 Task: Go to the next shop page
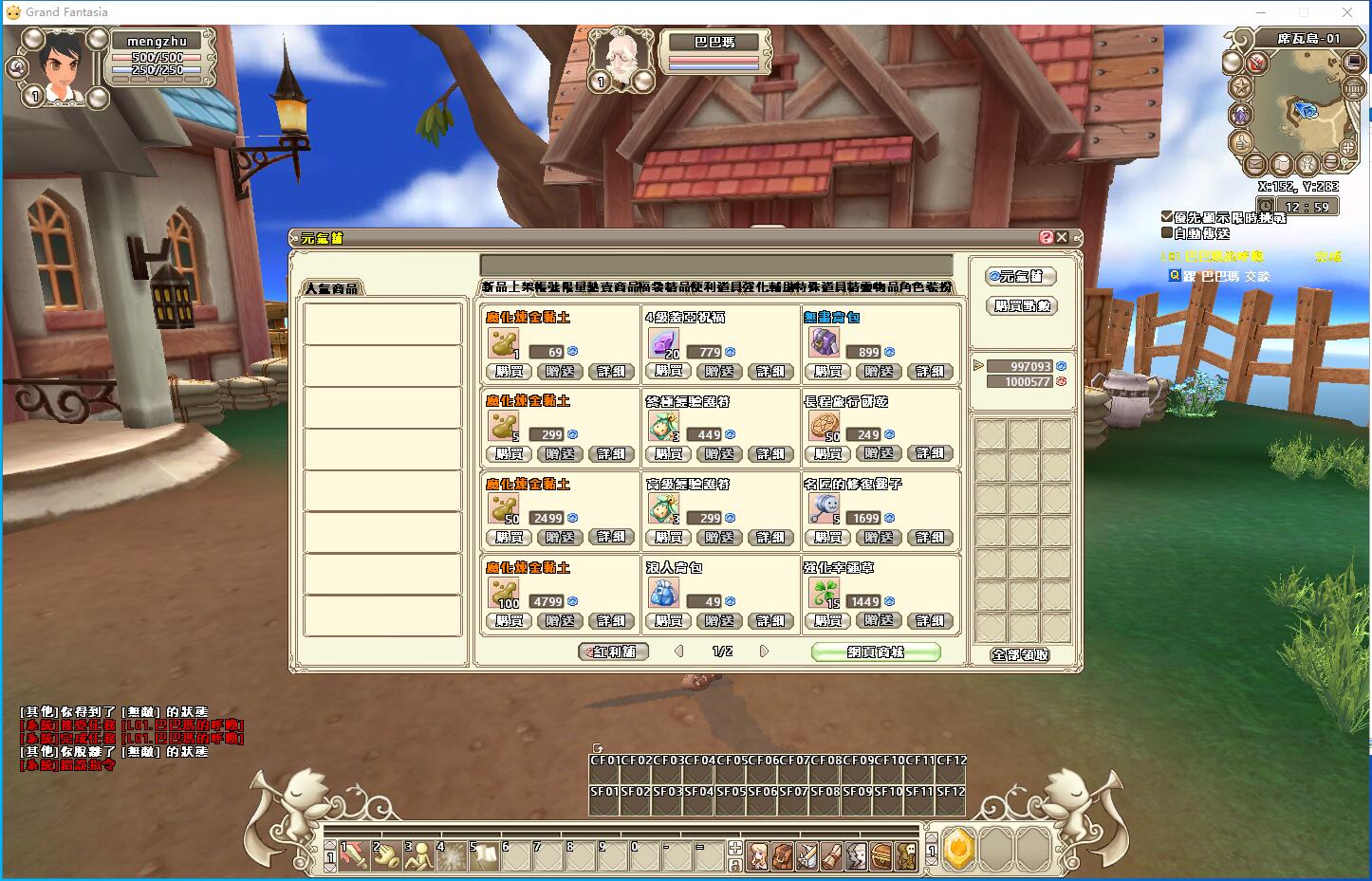pyautogui.click(x=764, y=652)
